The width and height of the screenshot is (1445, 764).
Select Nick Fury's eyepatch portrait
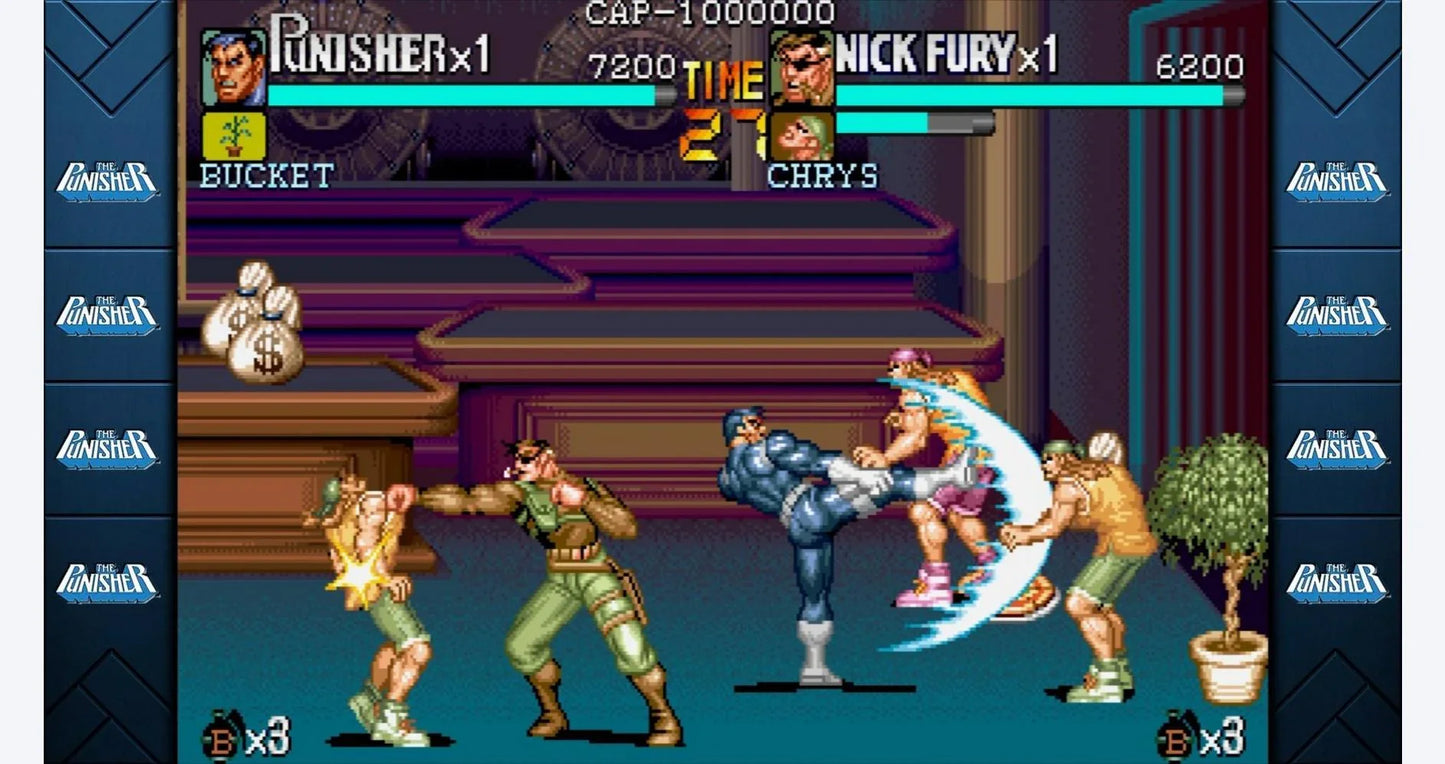click(801, 67)
